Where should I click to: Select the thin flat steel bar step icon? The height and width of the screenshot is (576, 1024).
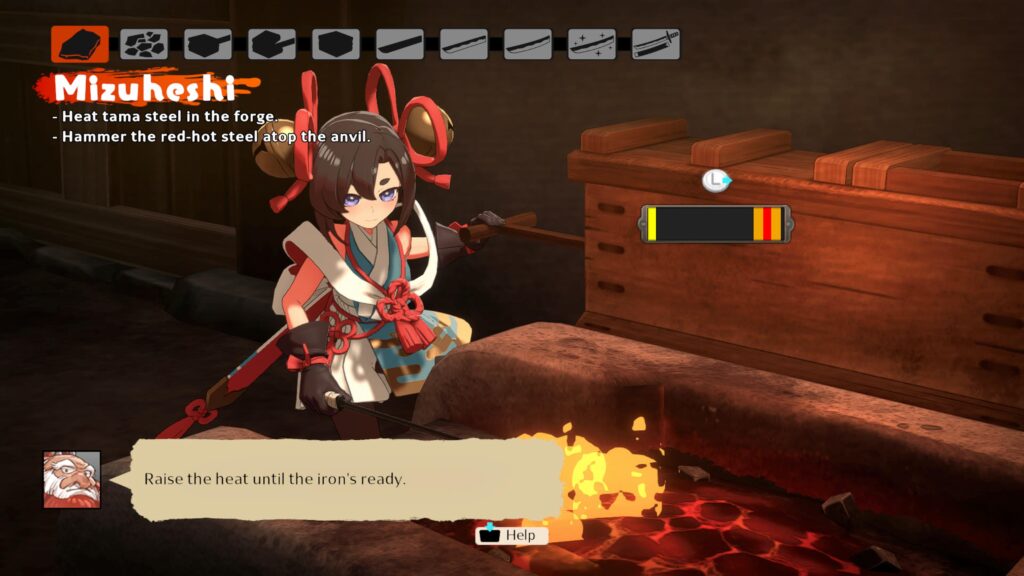pos(400,44)
